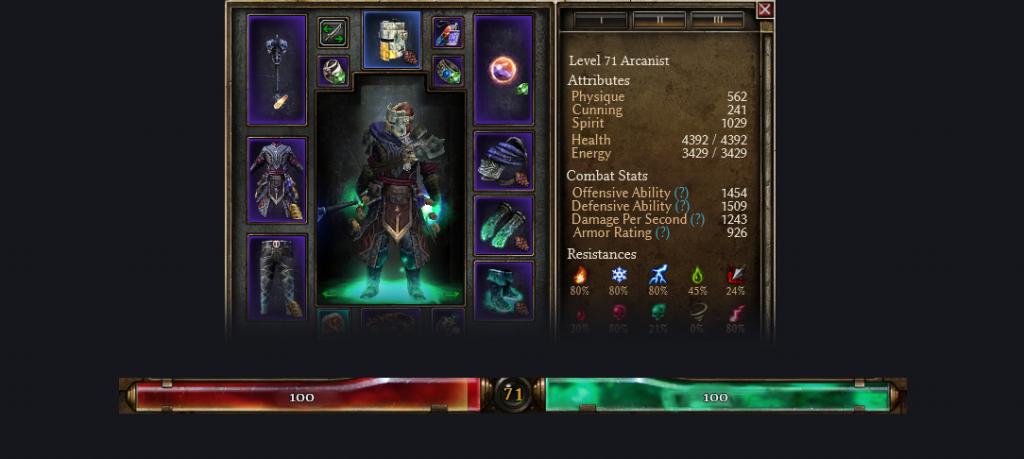Select the chest armor slot
Screen dimensions: 1024x459
pos(277,180)
